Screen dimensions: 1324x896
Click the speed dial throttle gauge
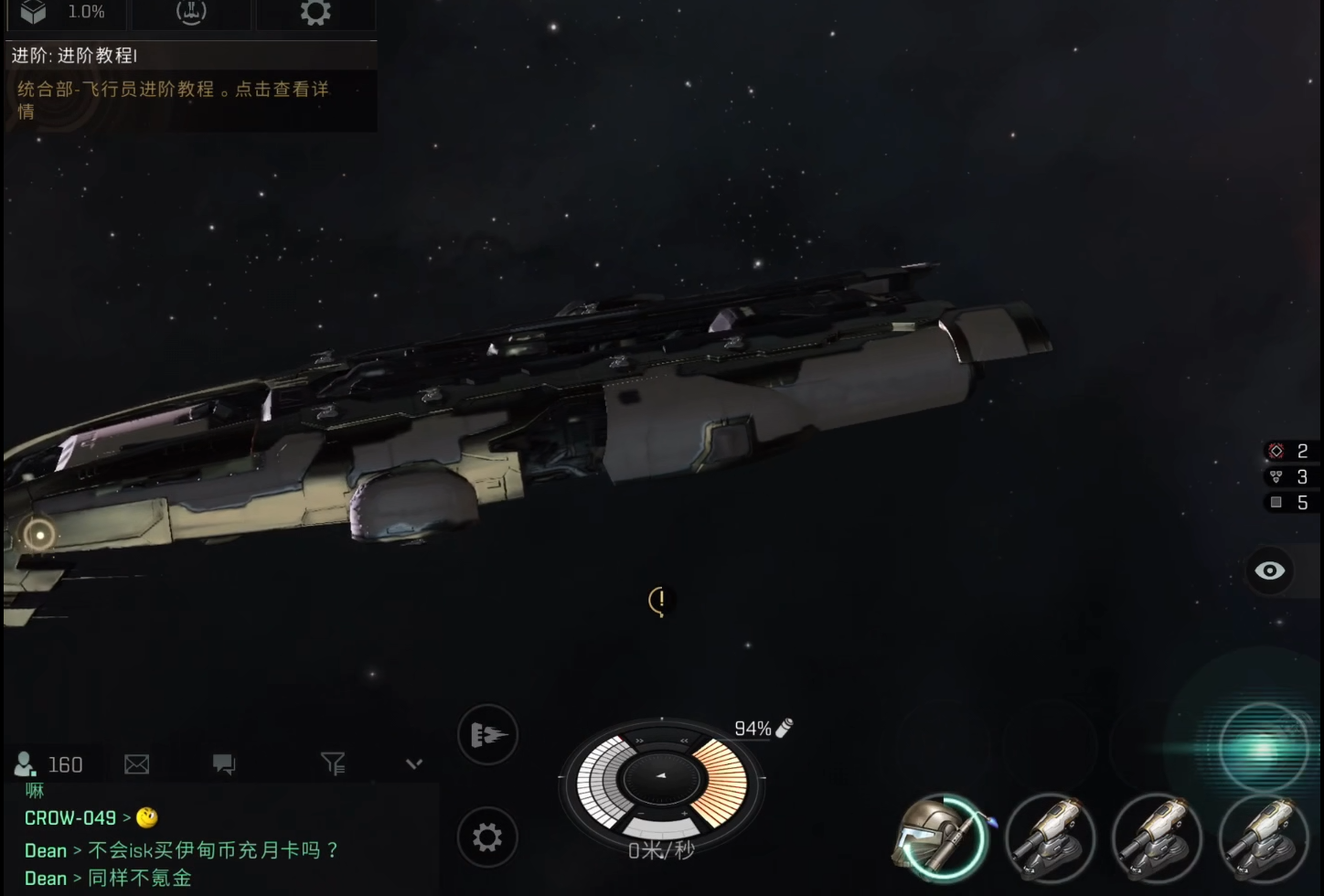[661, 781]
